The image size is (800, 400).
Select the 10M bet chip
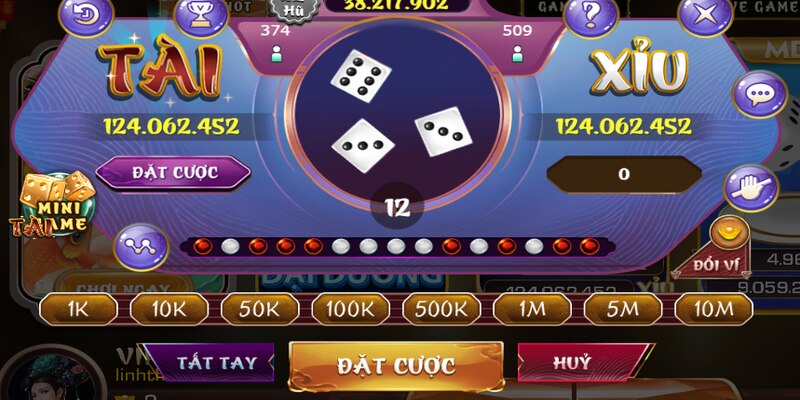[x=714, y=310]
